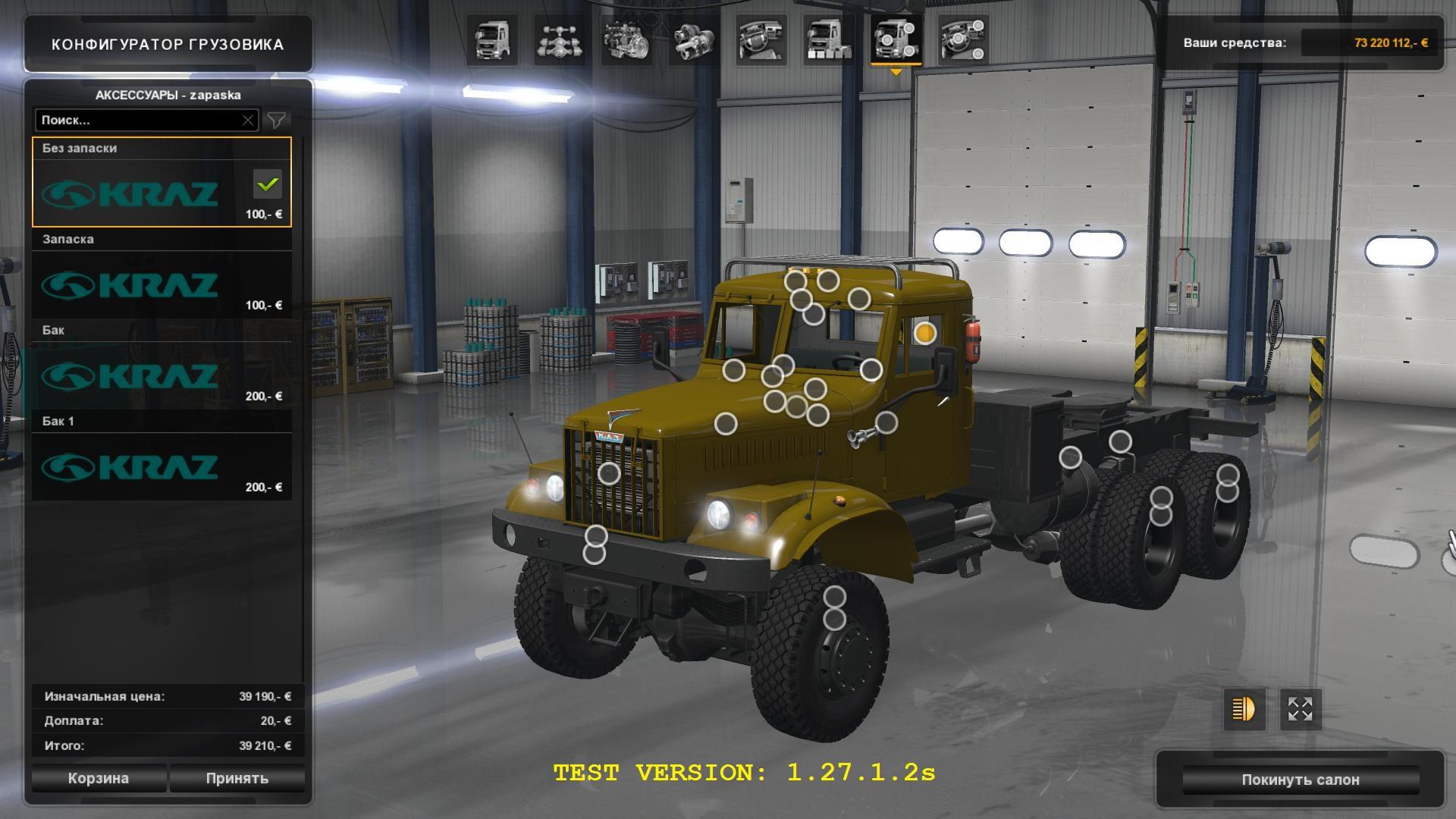
Task: Choose the 'Запаска' spare wheel option
Action: (162, 275)
